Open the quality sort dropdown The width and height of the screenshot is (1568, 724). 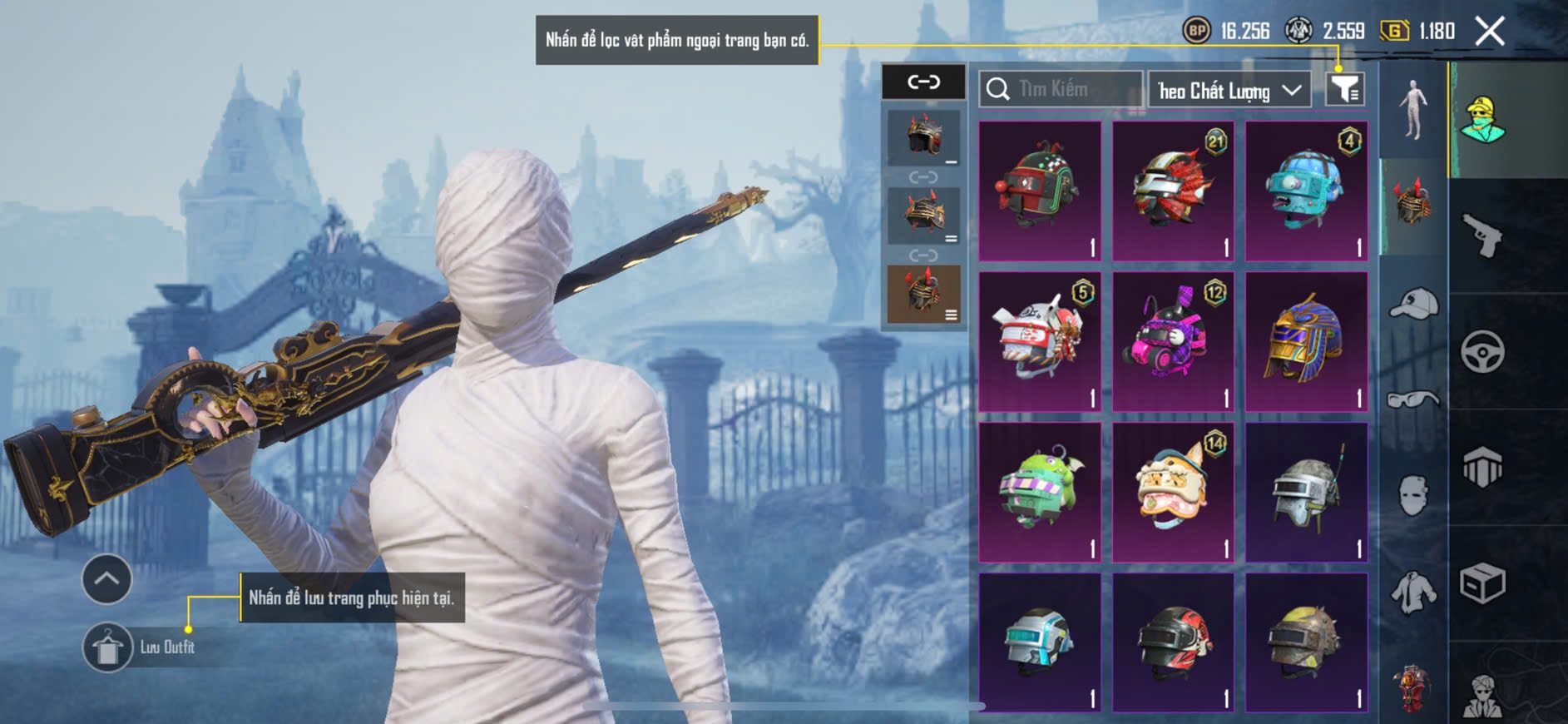coord(1229,90)
